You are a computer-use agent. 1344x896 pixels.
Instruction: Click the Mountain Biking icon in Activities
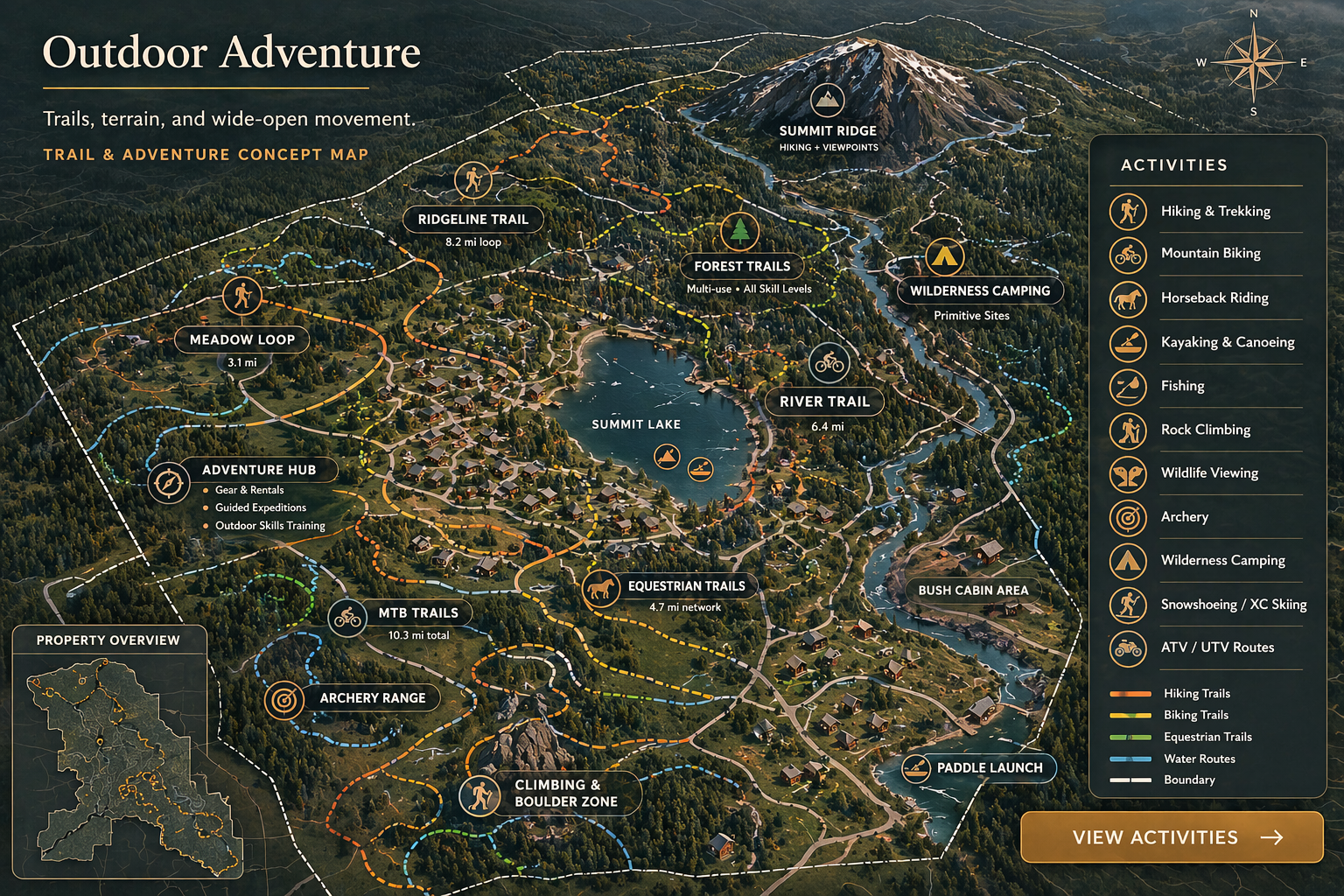click(1129, 255)
